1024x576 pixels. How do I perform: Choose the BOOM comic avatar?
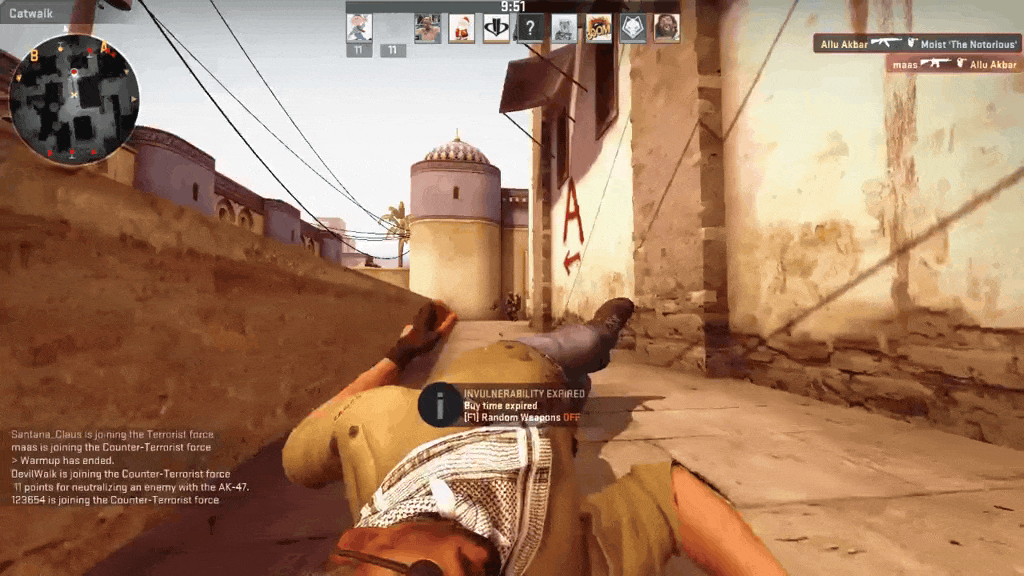click(x=598, y=28)
